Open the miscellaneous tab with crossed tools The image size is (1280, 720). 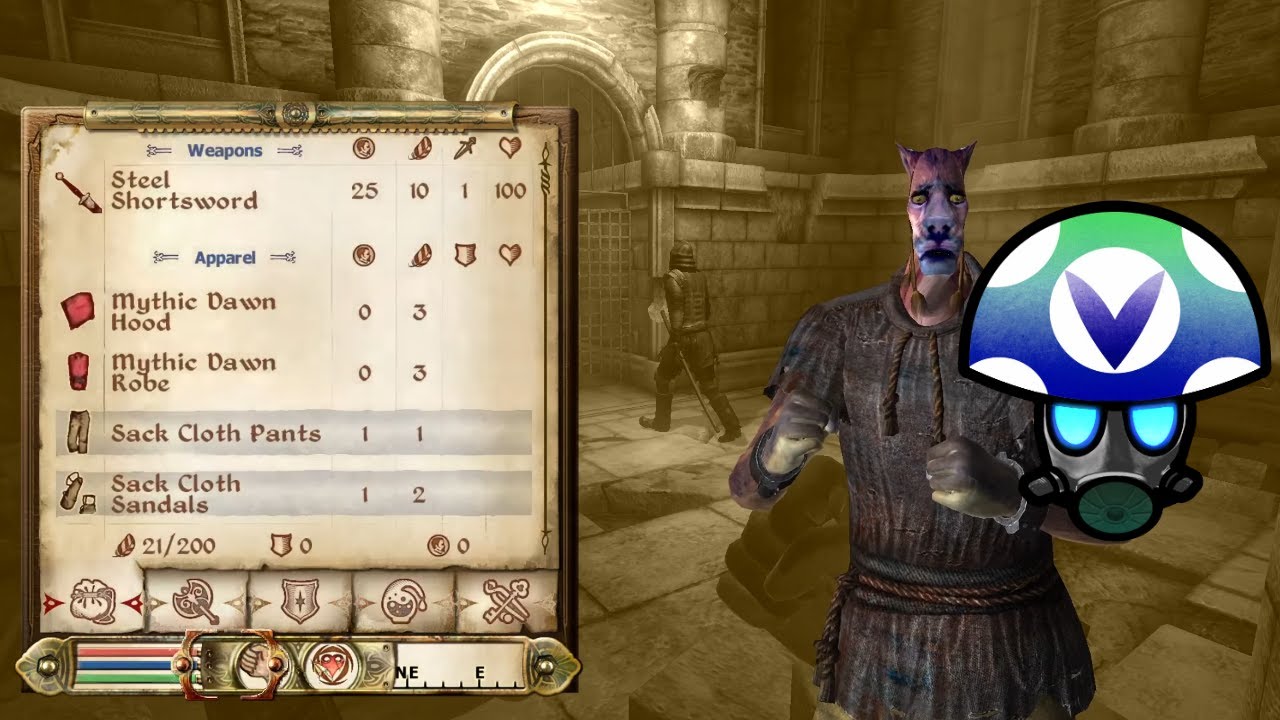(x=506, y=602)
